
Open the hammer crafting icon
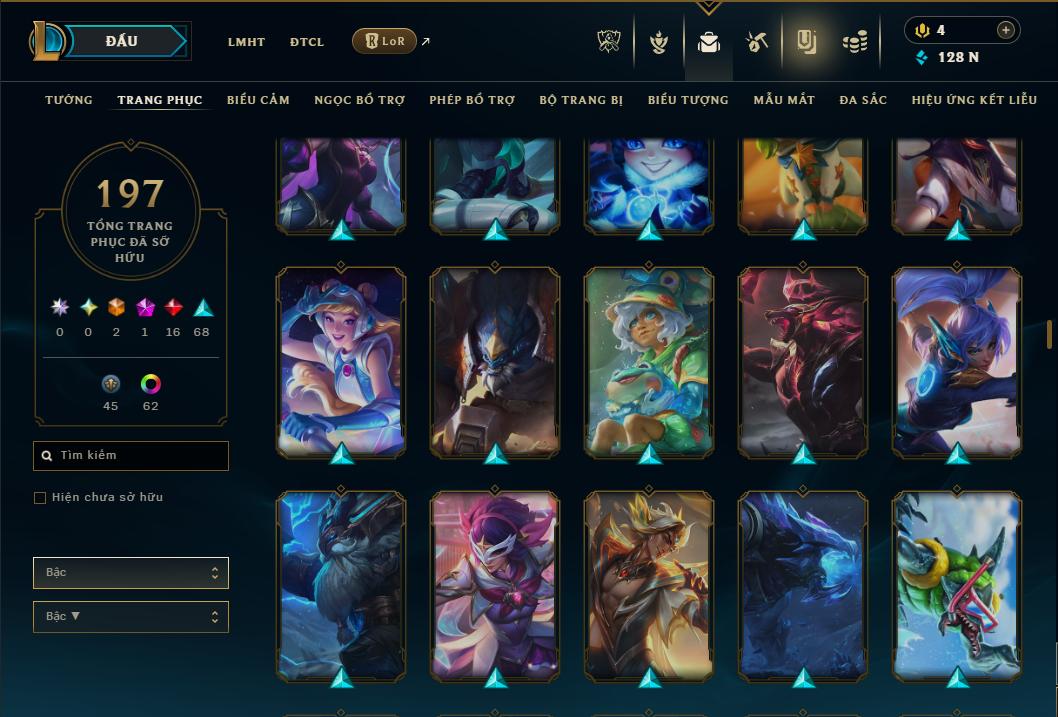756,42
